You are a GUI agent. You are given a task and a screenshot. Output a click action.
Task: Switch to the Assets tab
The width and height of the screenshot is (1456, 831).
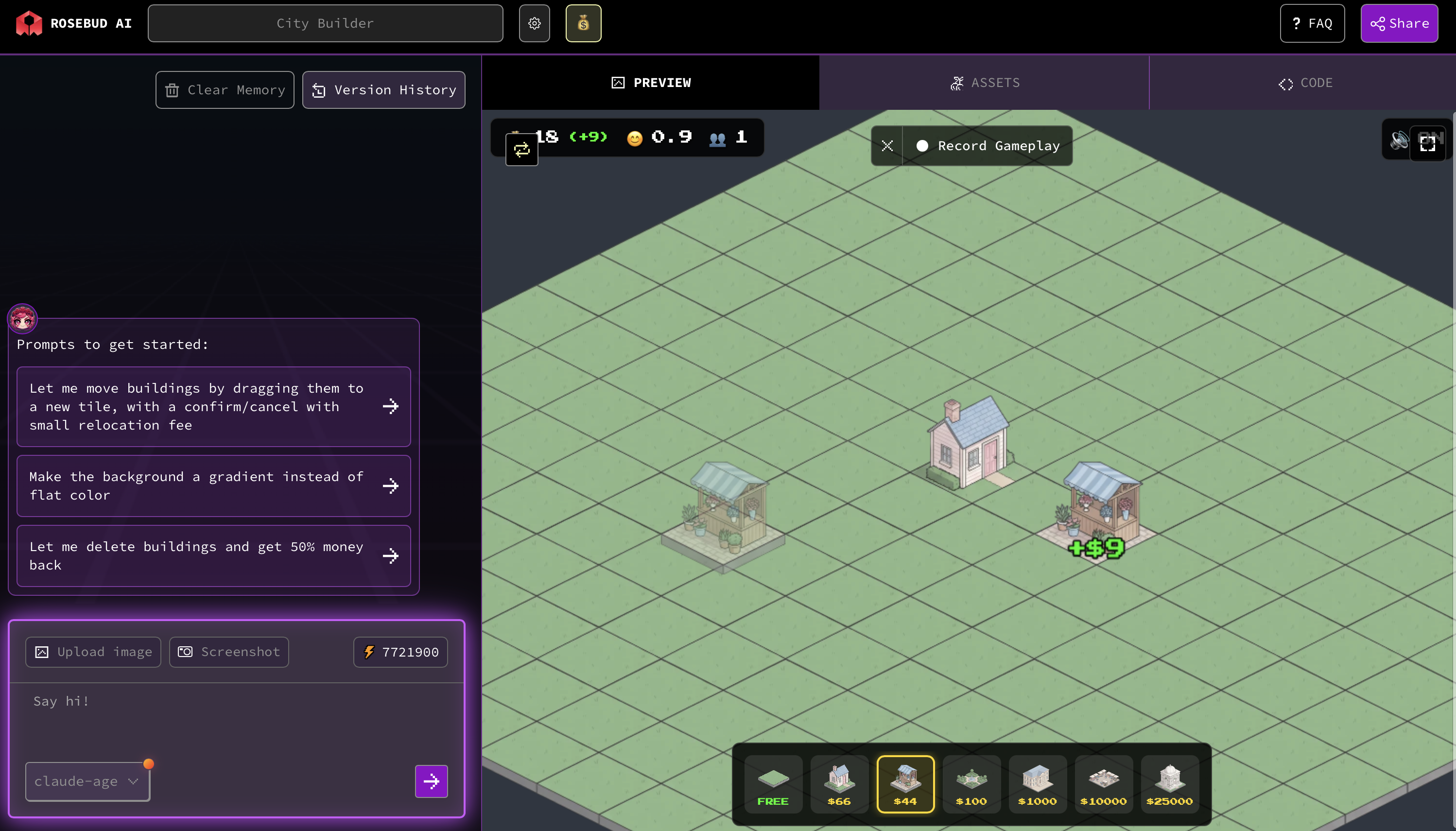(984, 83)
